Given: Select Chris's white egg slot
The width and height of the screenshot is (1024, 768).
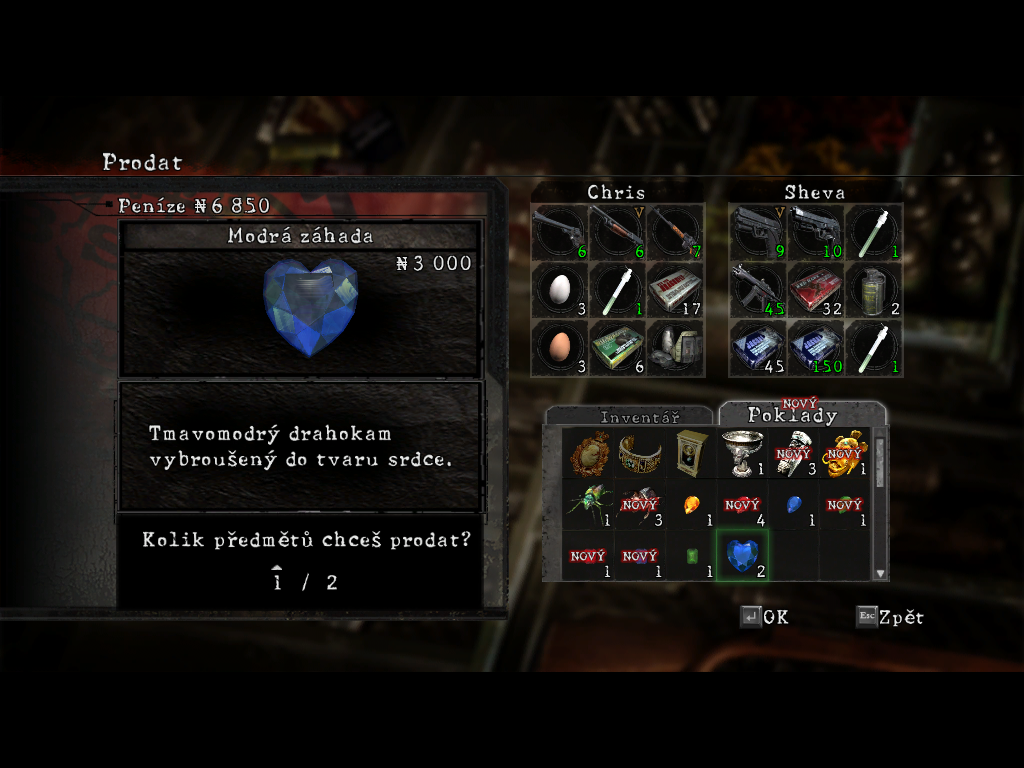Looking at the screenshot, I should click(560, 290).
